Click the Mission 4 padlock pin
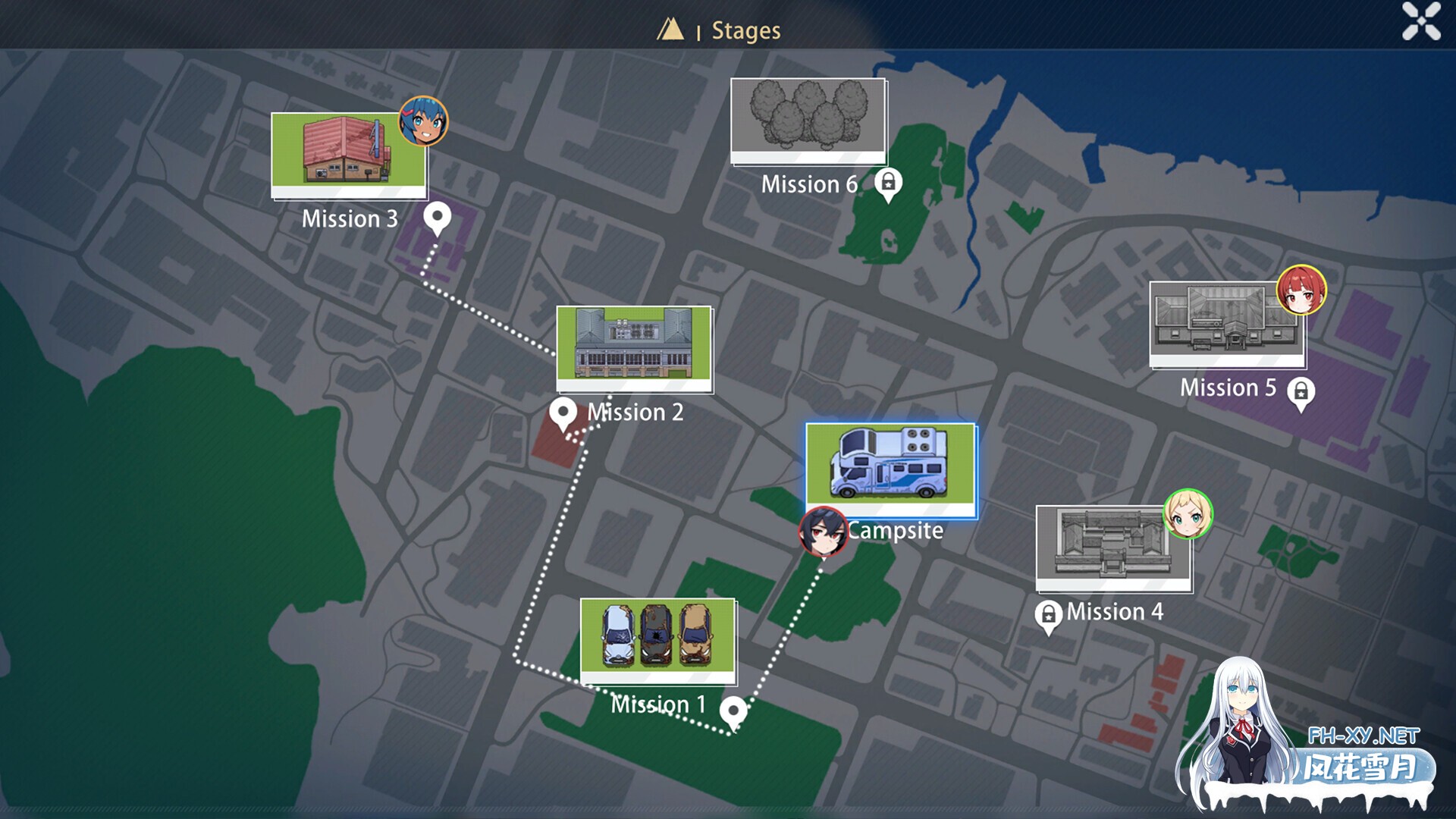Image resolution: width=1456 pixels, height=819 pixels. (x=1048, y=616)
